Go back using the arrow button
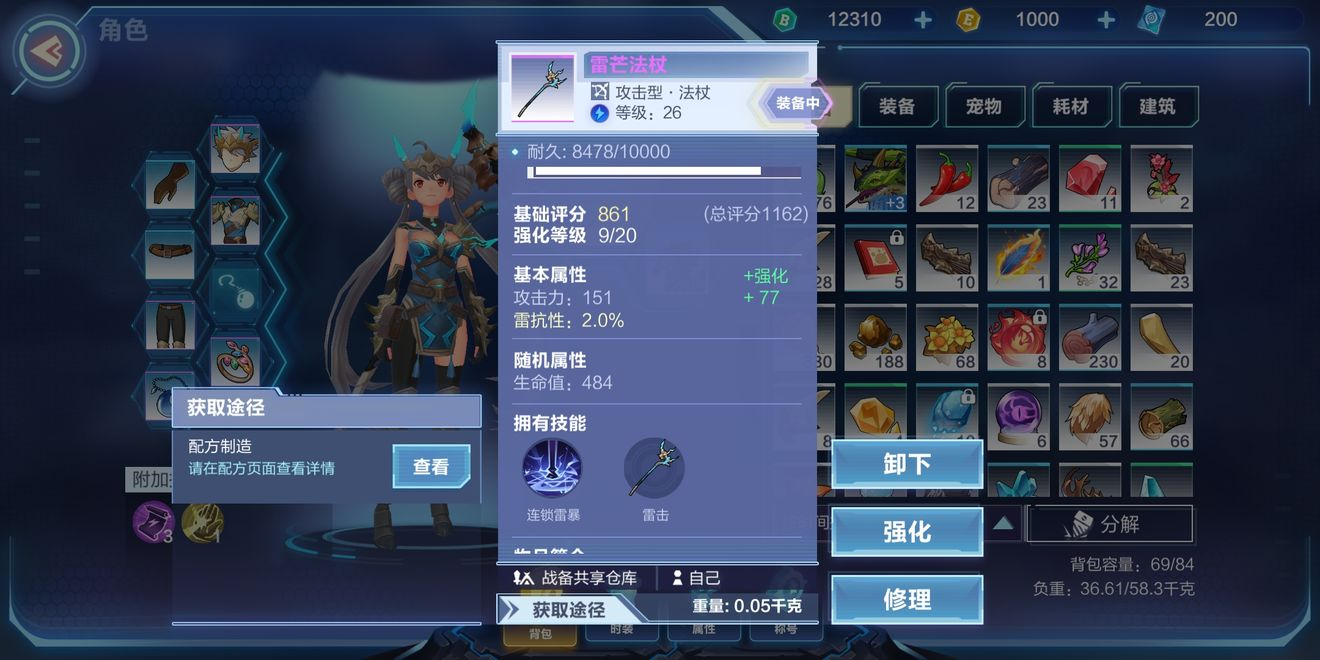 tap(48, 50)
